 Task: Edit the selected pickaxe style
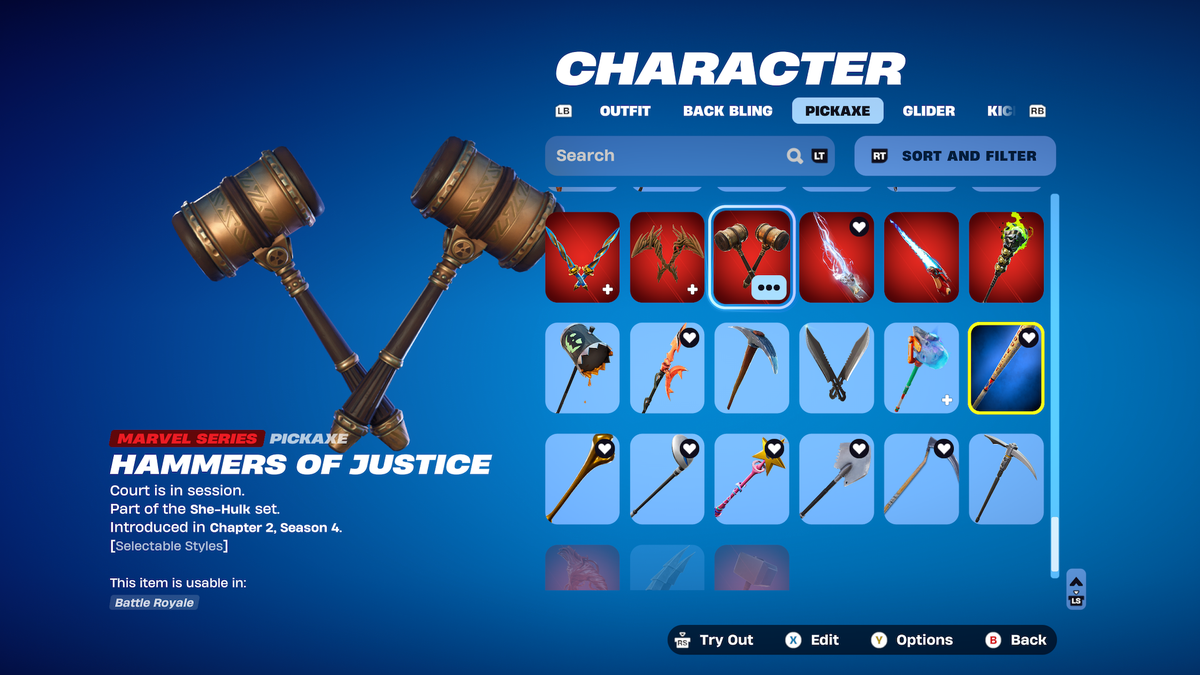click(x=812, y=640)
